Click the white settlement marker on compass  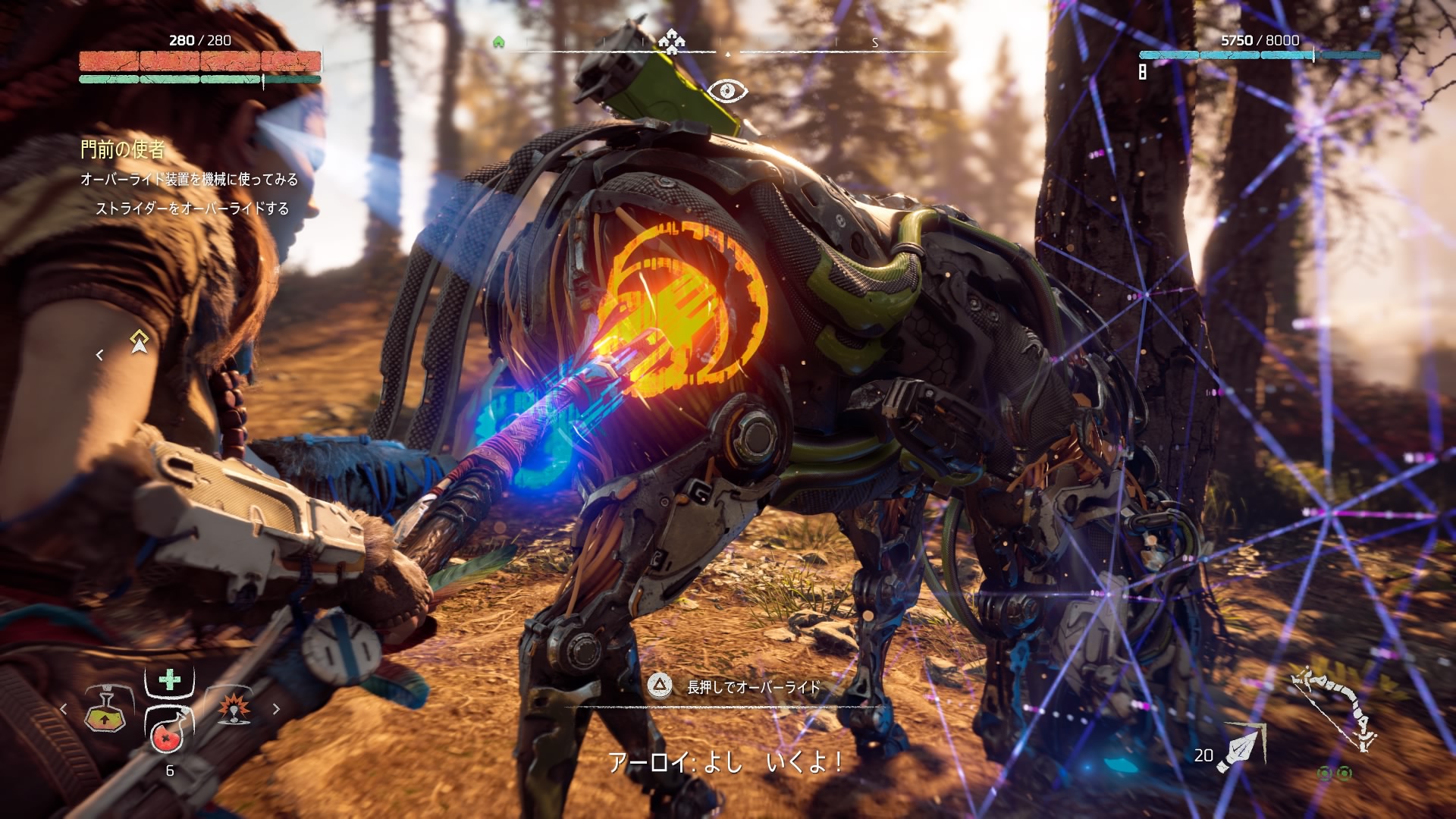(x=670, y=41)
